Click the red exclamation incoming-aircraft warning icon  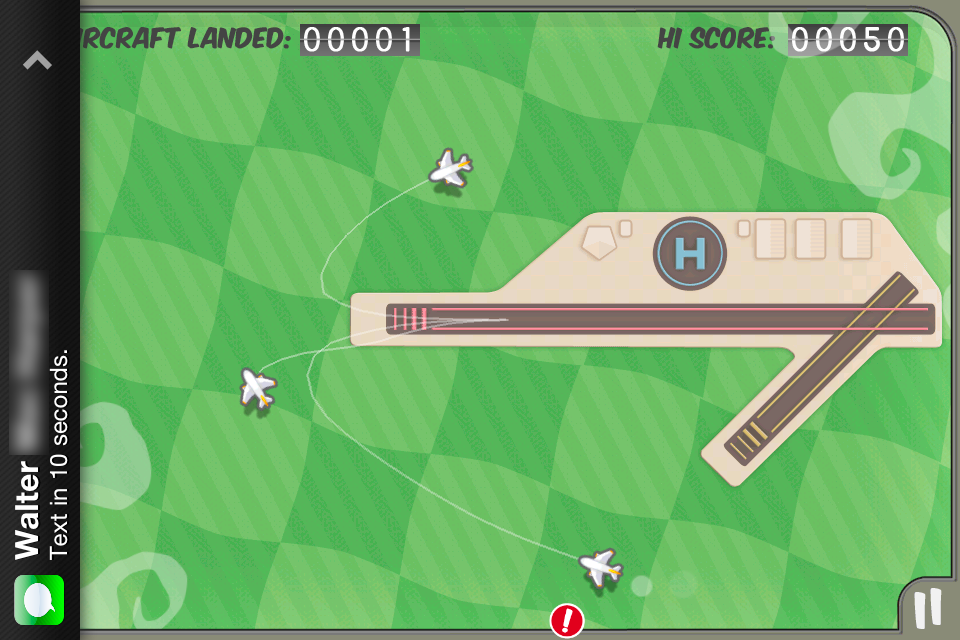(x=567, y=621)
